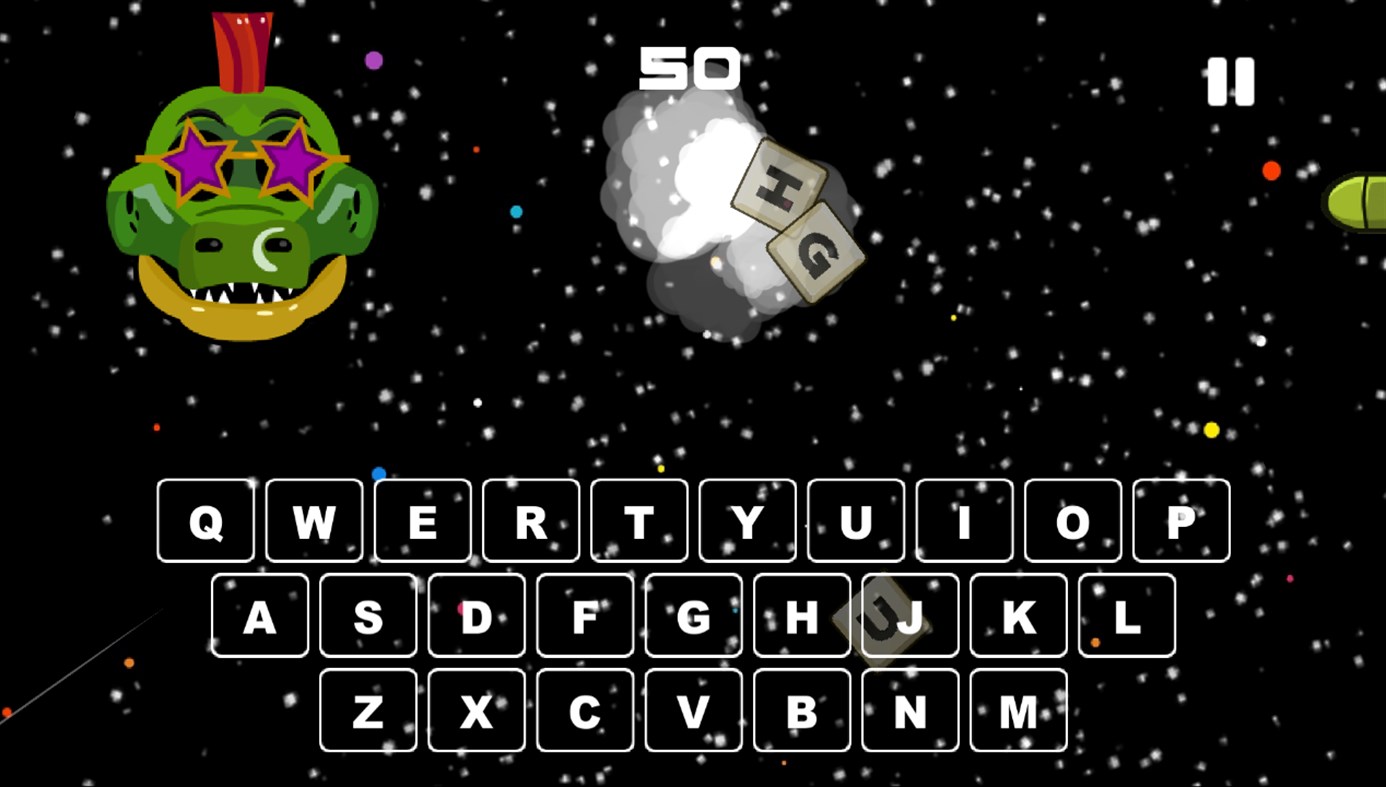The height and width of the screenshot is (787, 1386).
Task: Click the pause icon
Action: tap(1231, 82)
